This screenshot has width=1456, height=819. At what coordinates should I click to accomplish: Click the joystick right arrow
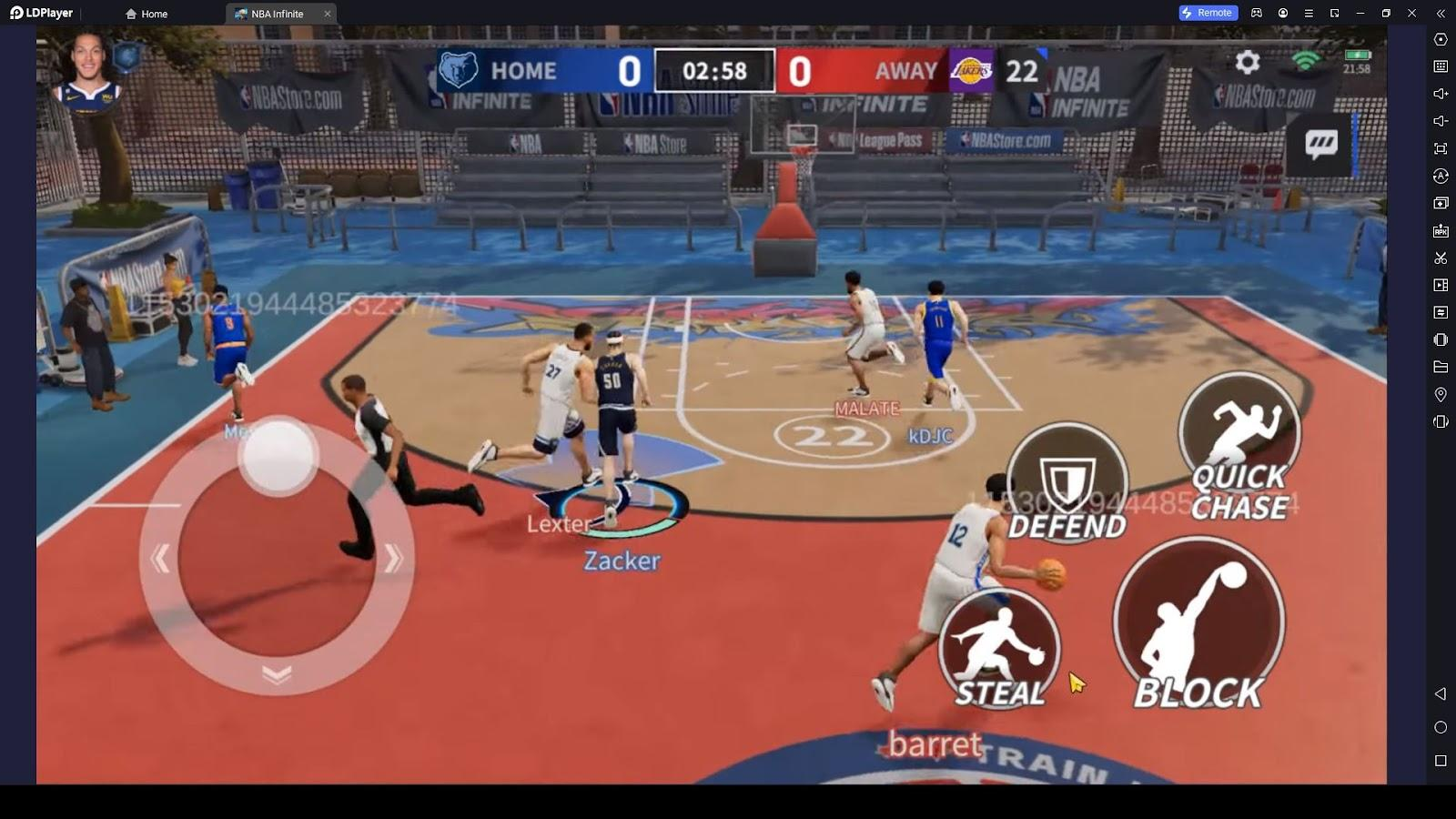[x=393, y=558]
